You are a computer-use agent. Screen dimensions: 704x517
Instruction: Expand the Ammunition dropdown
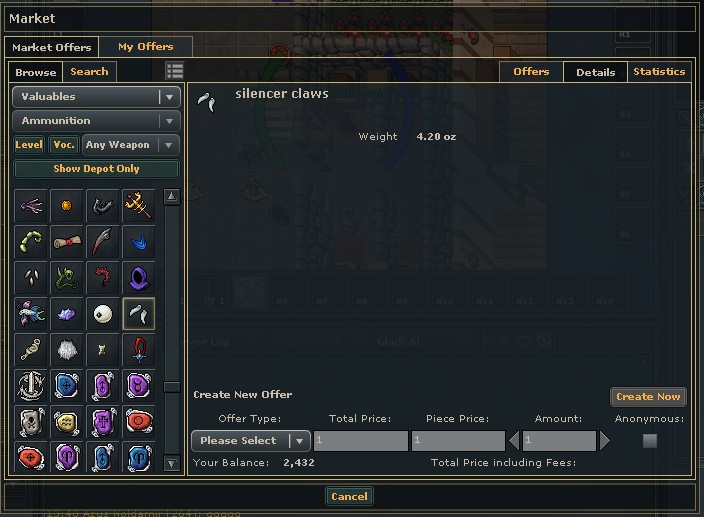click(x=96, y=121)
